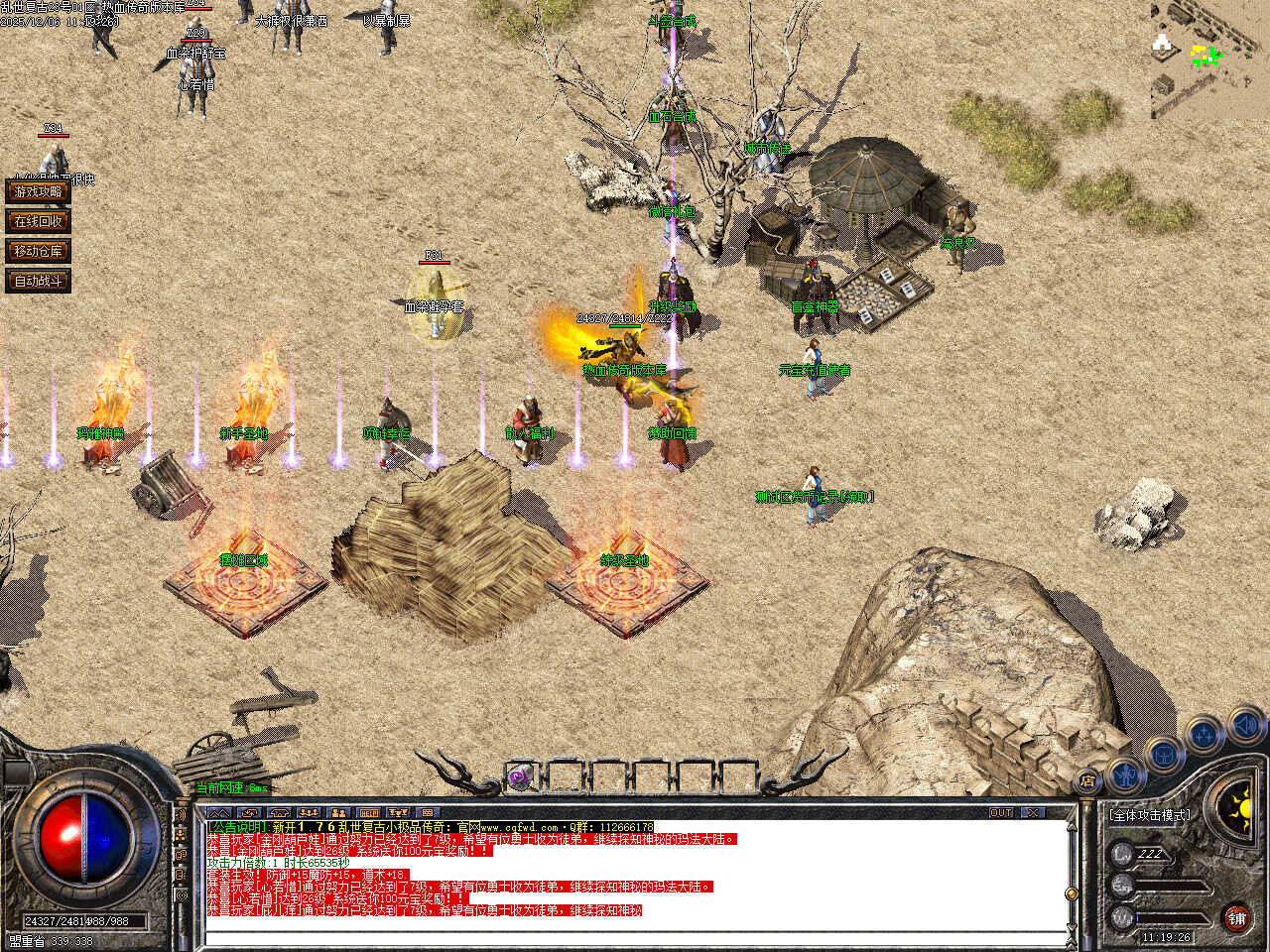This screenshot has height=952, width=1270.
Task: Open the 店 shop round button
Action: click(x=1088, y=781)
